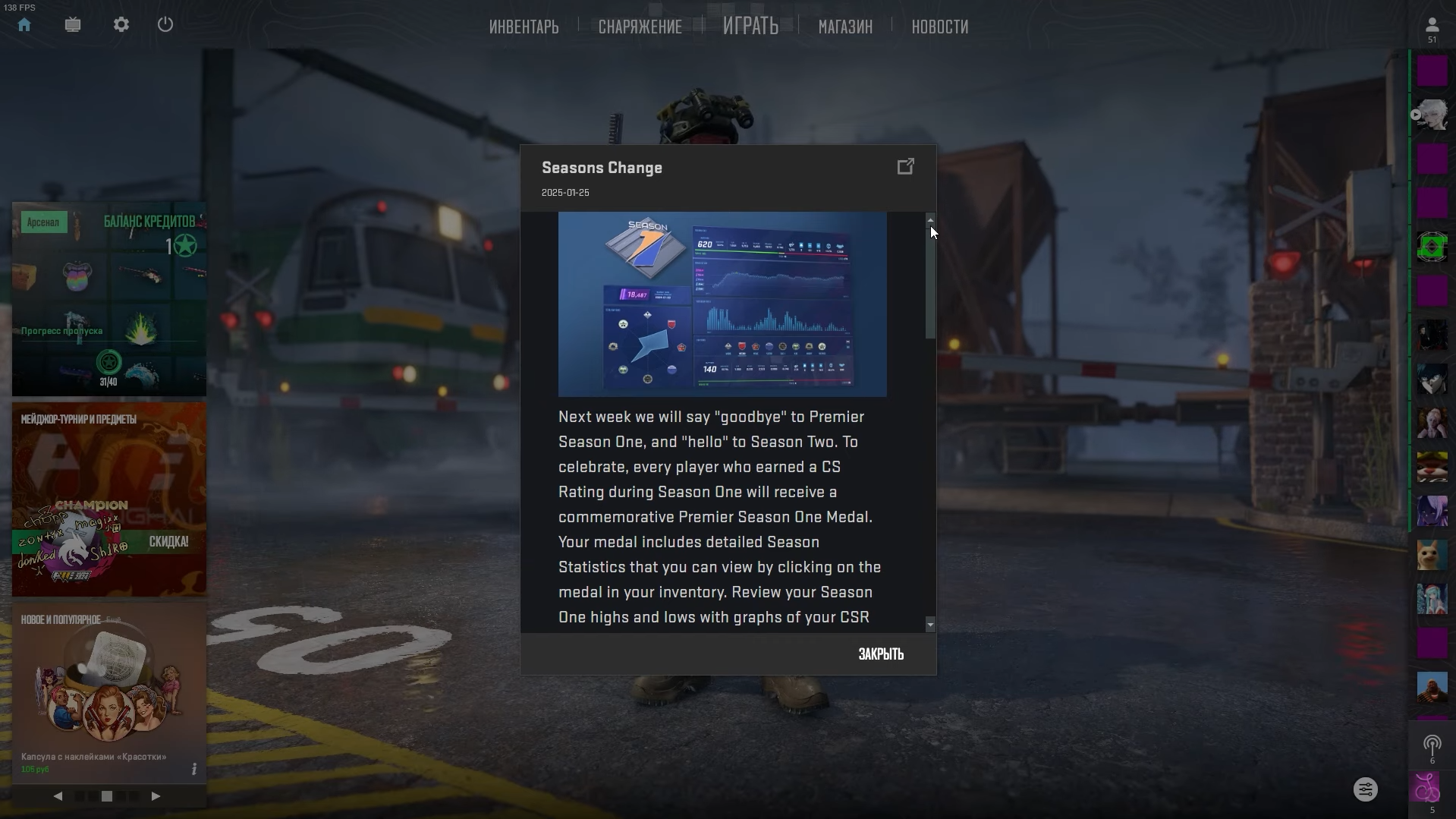
Task: Open the Инвентарь tab
Action: pos(524,27)
